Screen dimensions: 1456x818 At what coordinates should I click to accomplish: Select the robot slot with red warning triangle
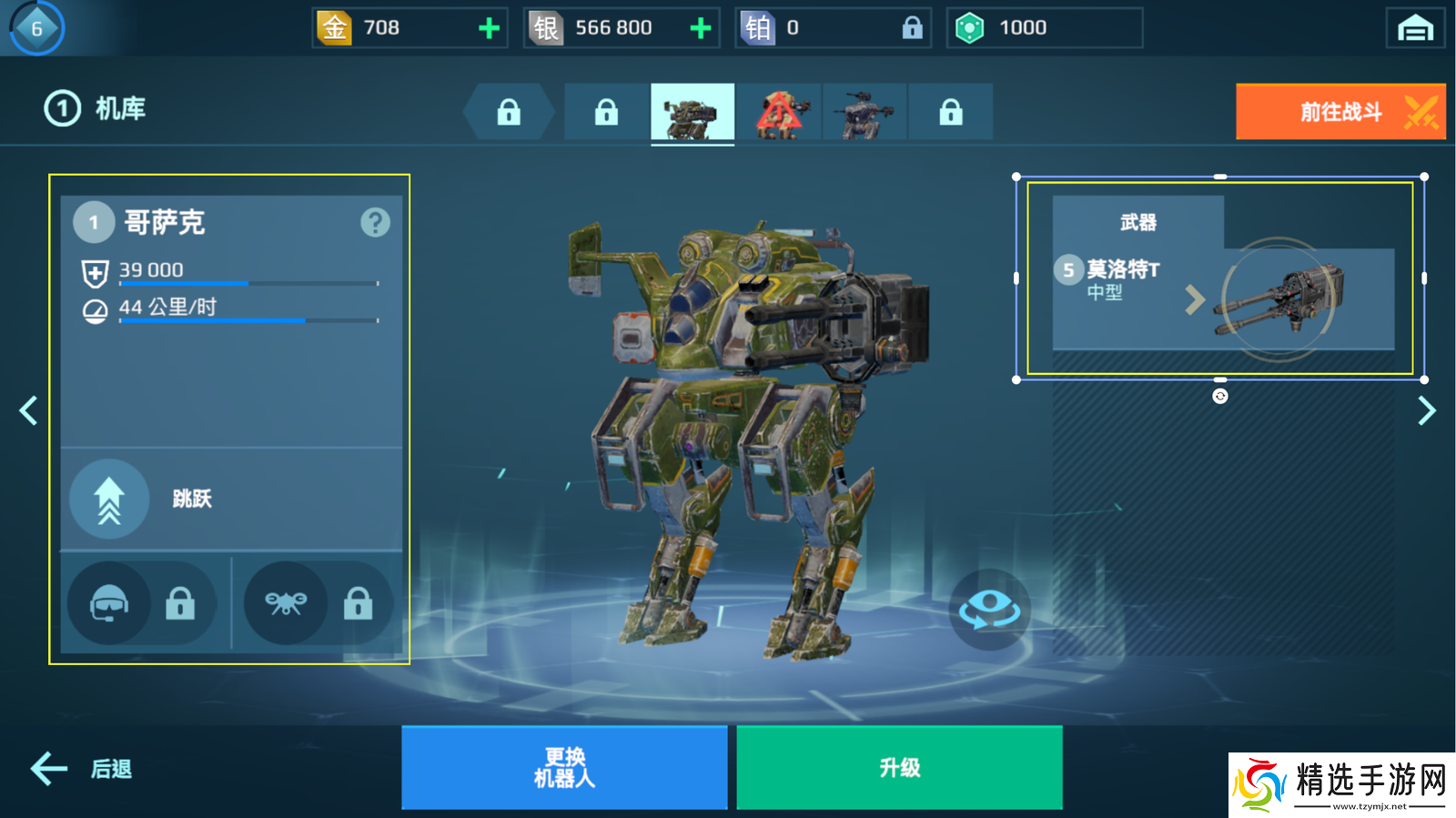[x=778, y=113]
